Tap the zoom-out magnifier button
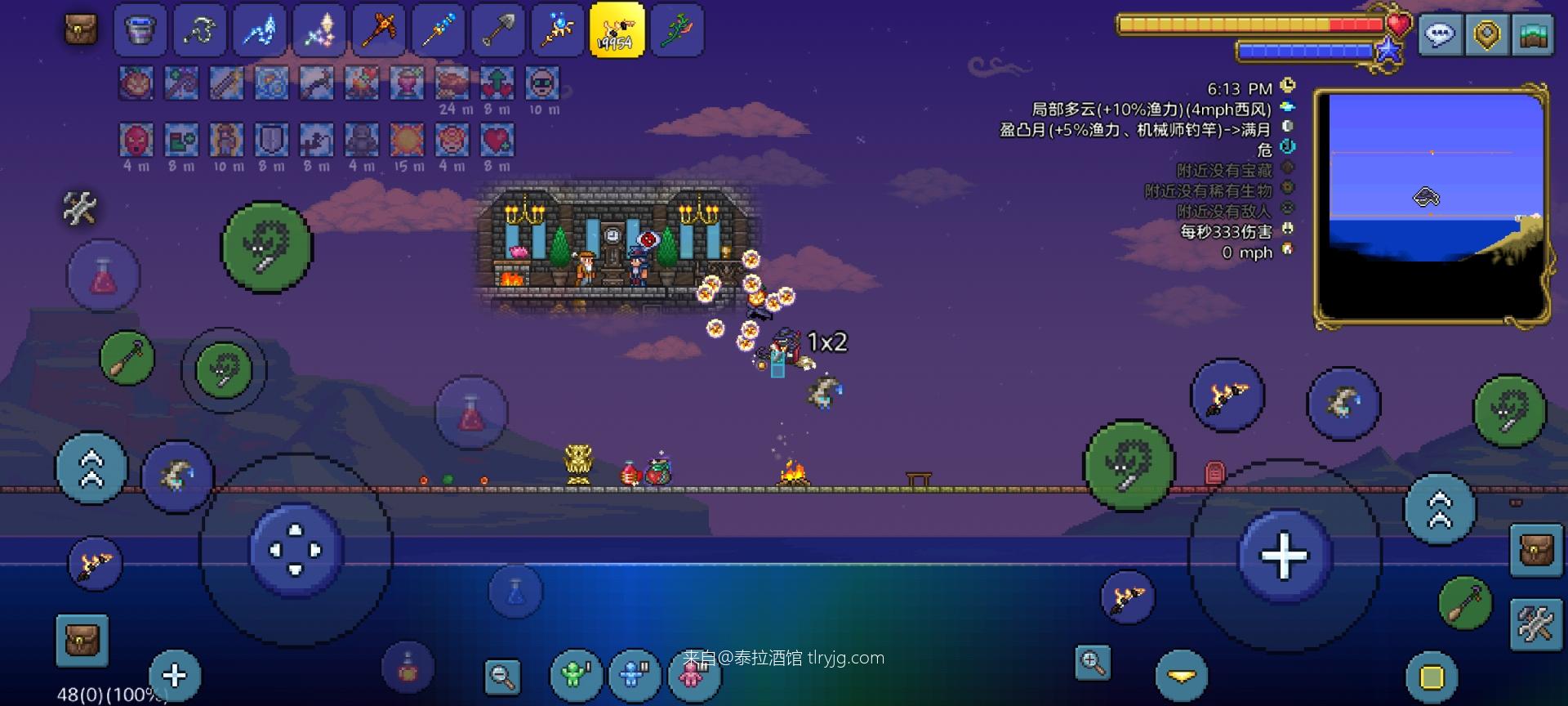The width and height of the screenshot is (1568, 706). (x=502, y=676)
